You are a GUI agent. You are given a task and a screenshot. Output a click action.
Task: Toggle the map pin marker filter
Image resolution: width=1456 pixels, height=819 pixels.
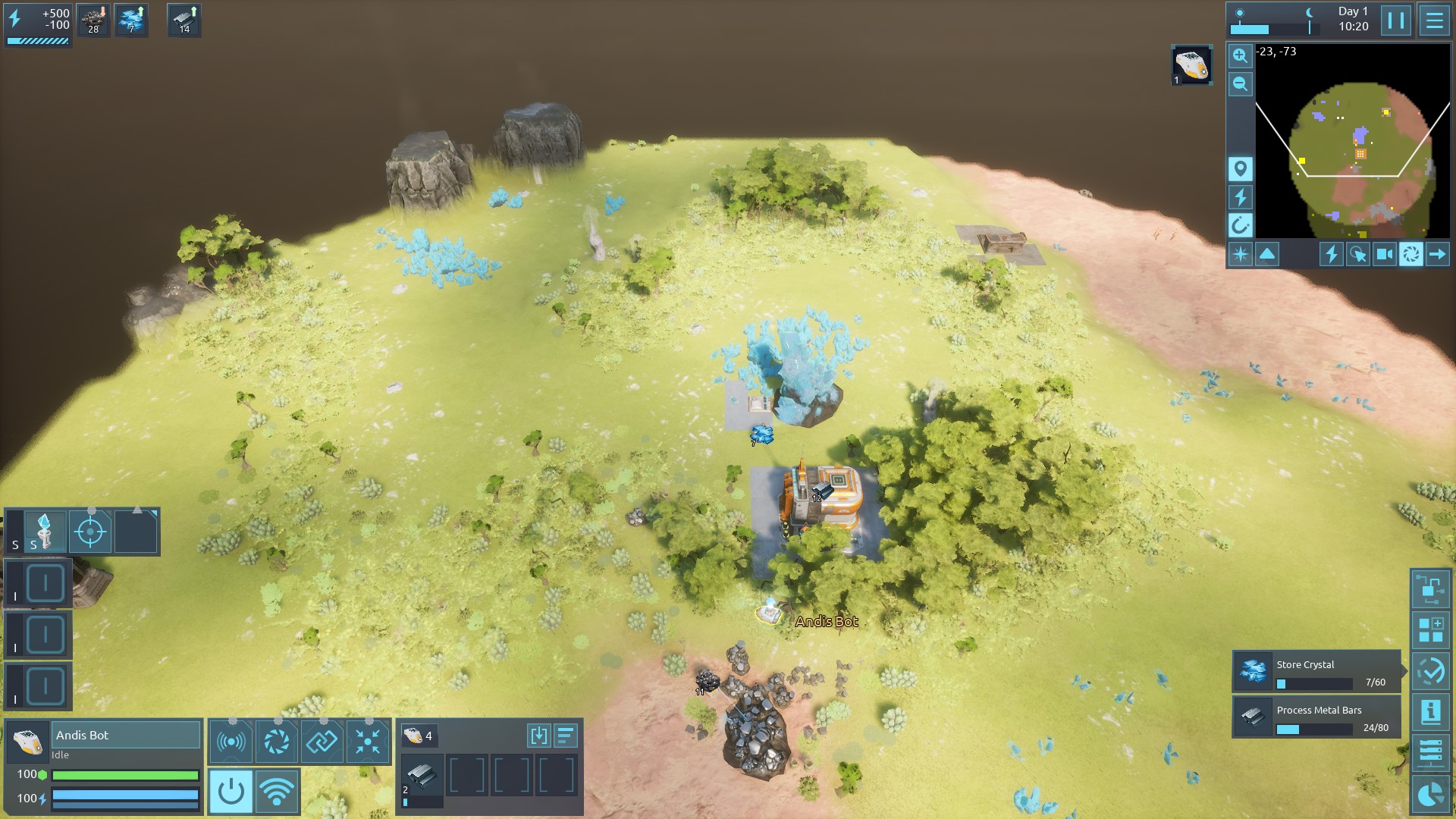click(x=1240, y=168)
